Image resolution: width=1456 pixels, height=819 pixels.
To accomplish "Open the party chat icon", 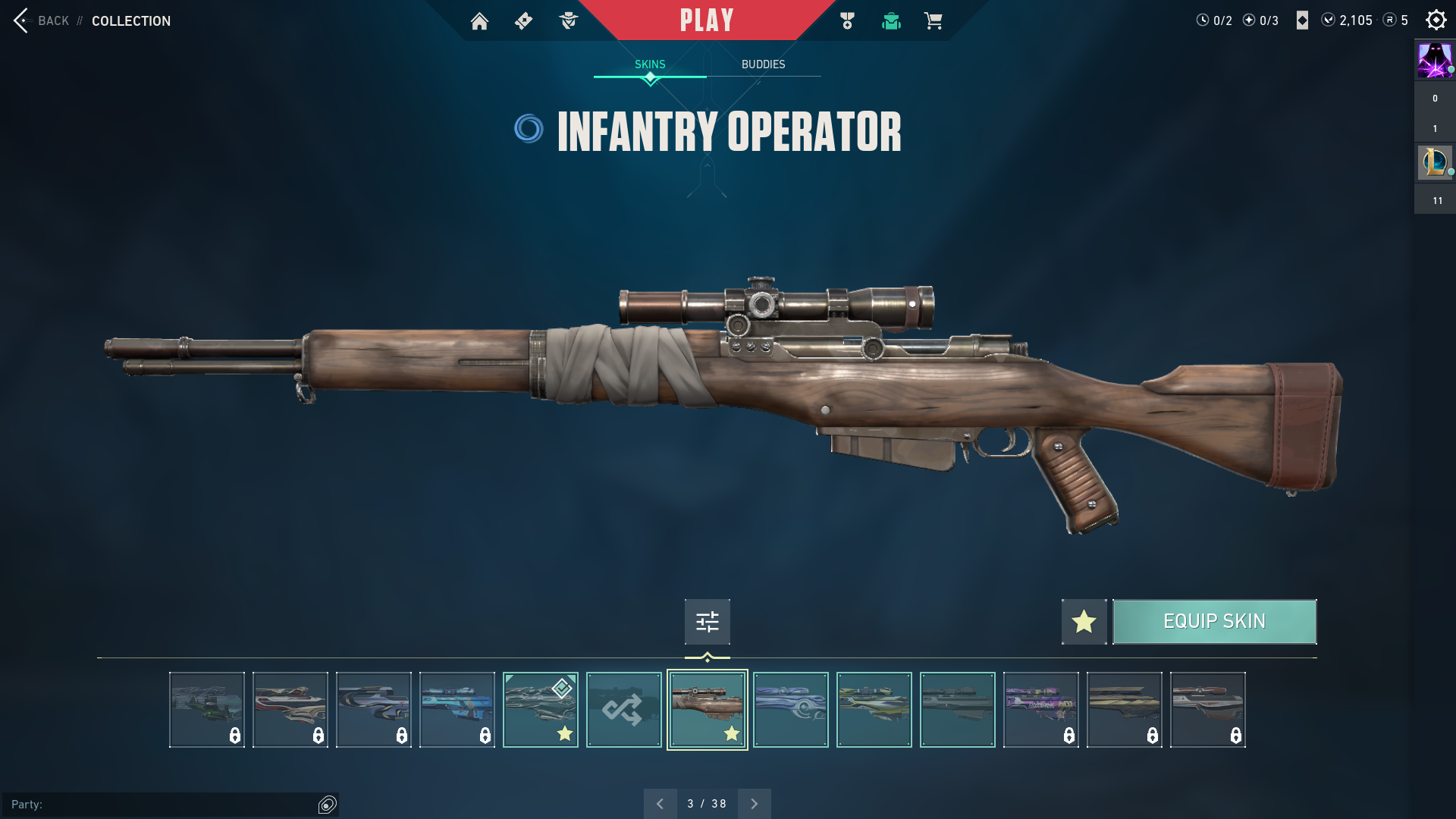I will pos(328,805).
